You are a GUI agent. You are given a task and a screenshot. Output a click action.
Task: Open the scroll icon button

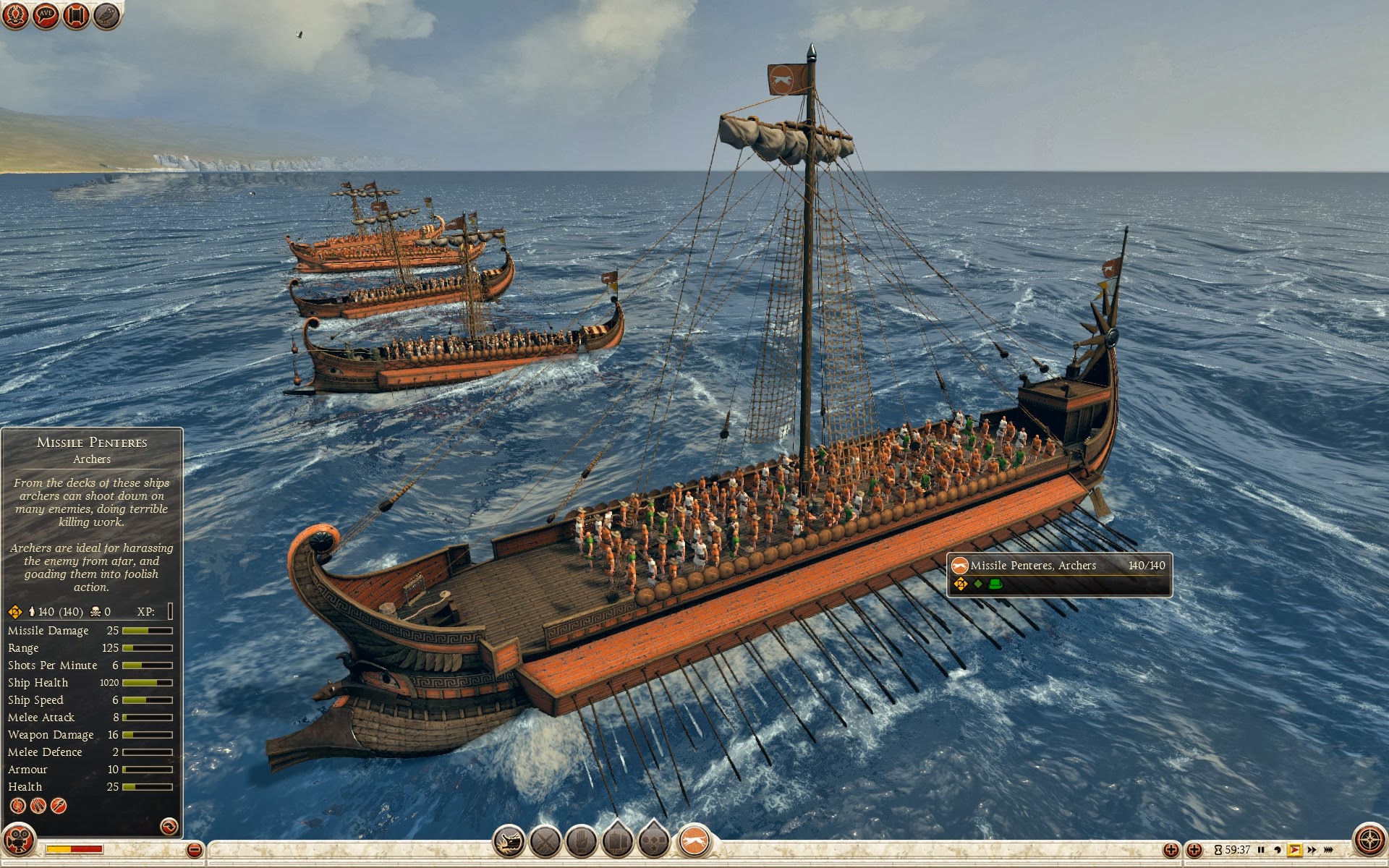(76, 15)
